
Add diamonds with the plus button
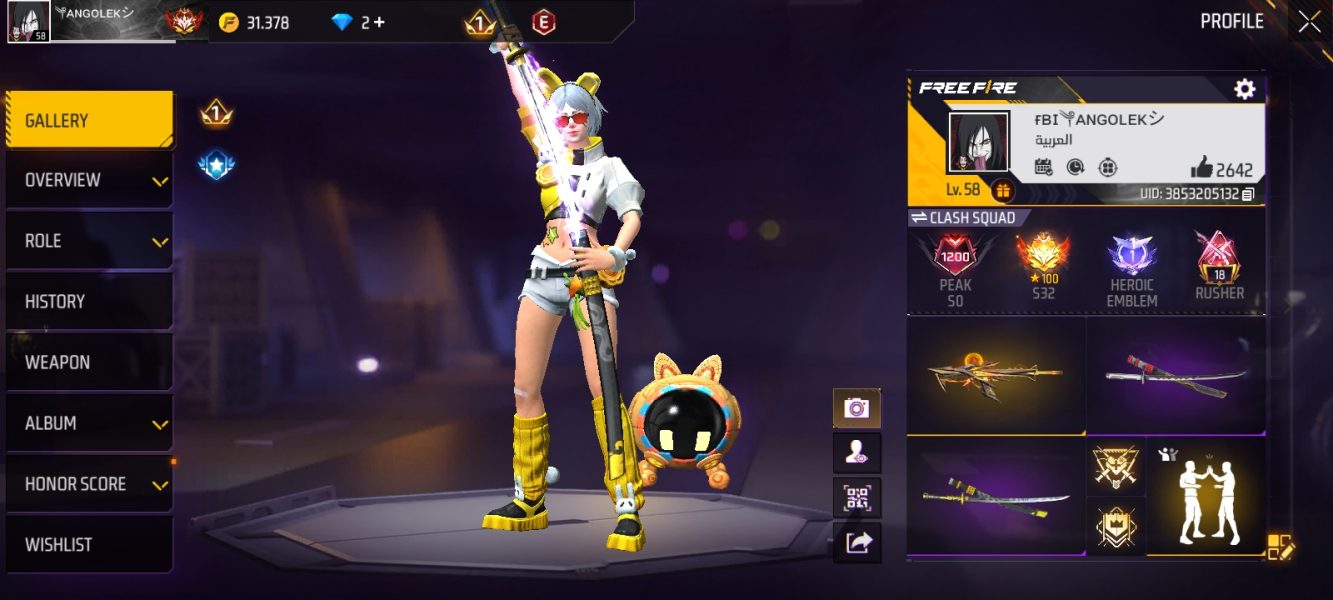(x=379, y=22)
